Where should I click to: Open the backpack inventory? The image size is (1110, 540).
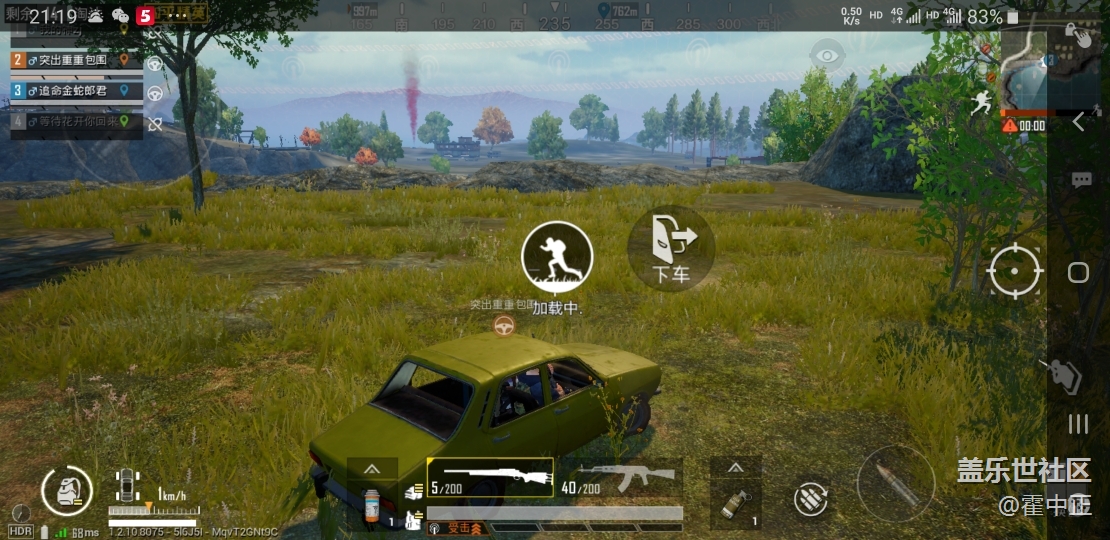click(67, 491)
